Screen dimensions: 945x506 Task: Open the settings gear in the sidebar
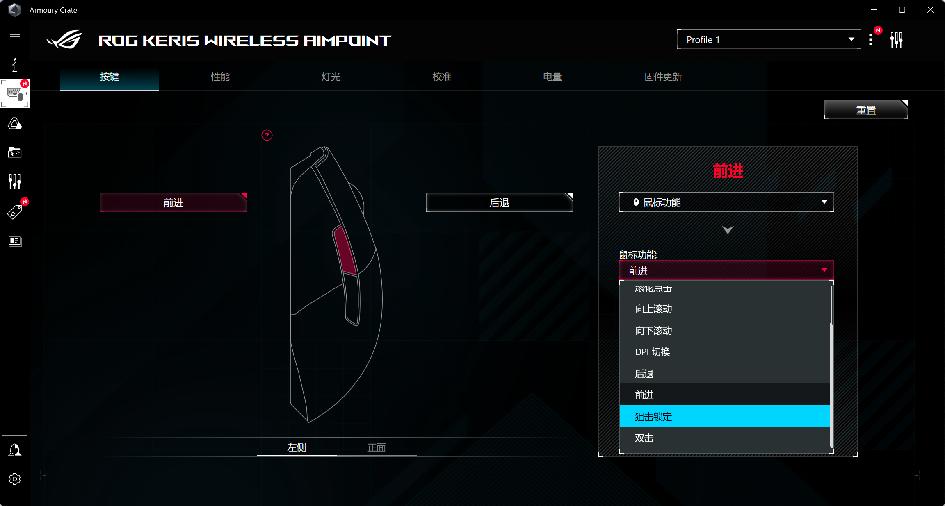[15, 479]
